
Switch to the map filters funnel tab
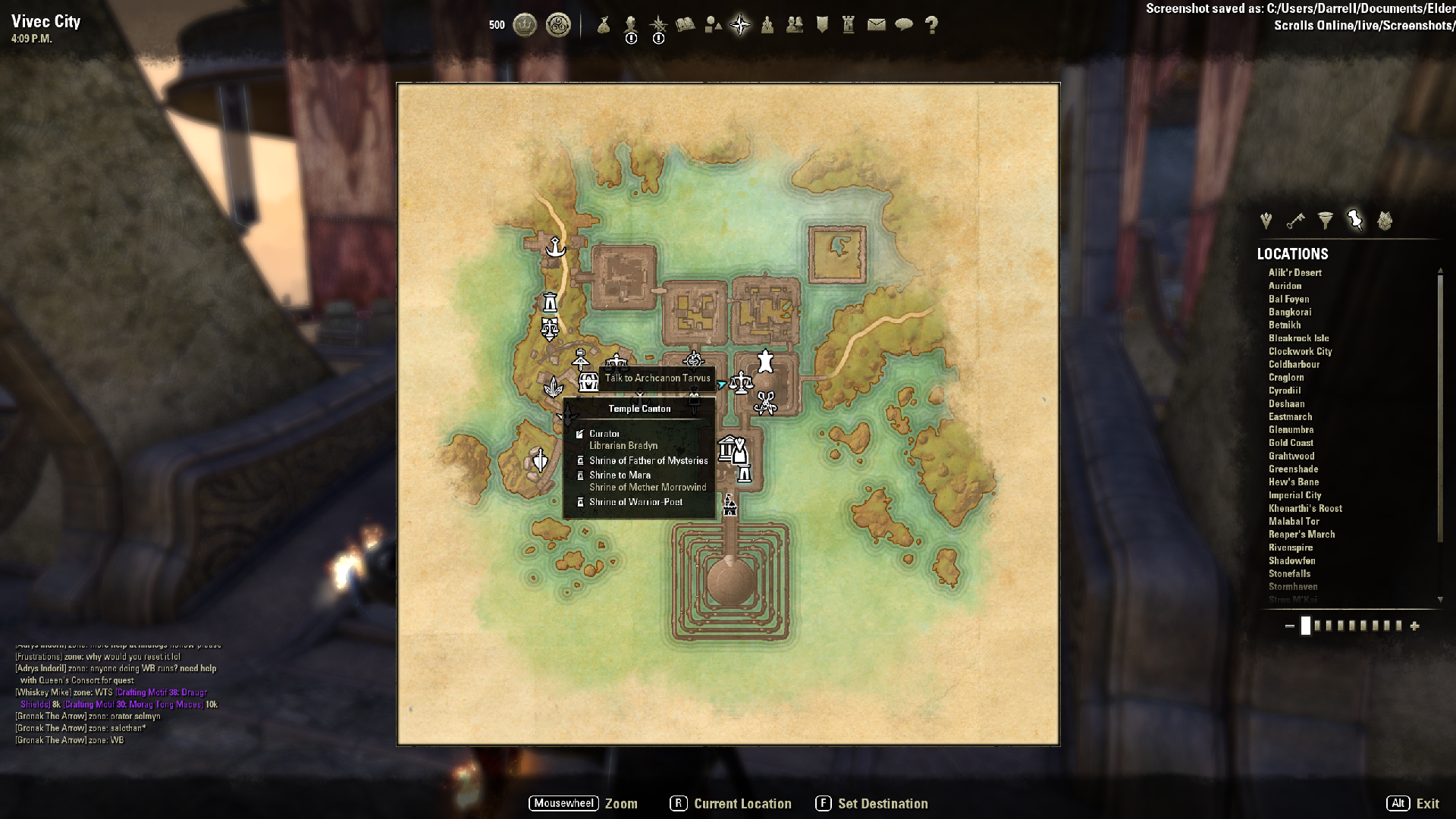pos(1325,221)
